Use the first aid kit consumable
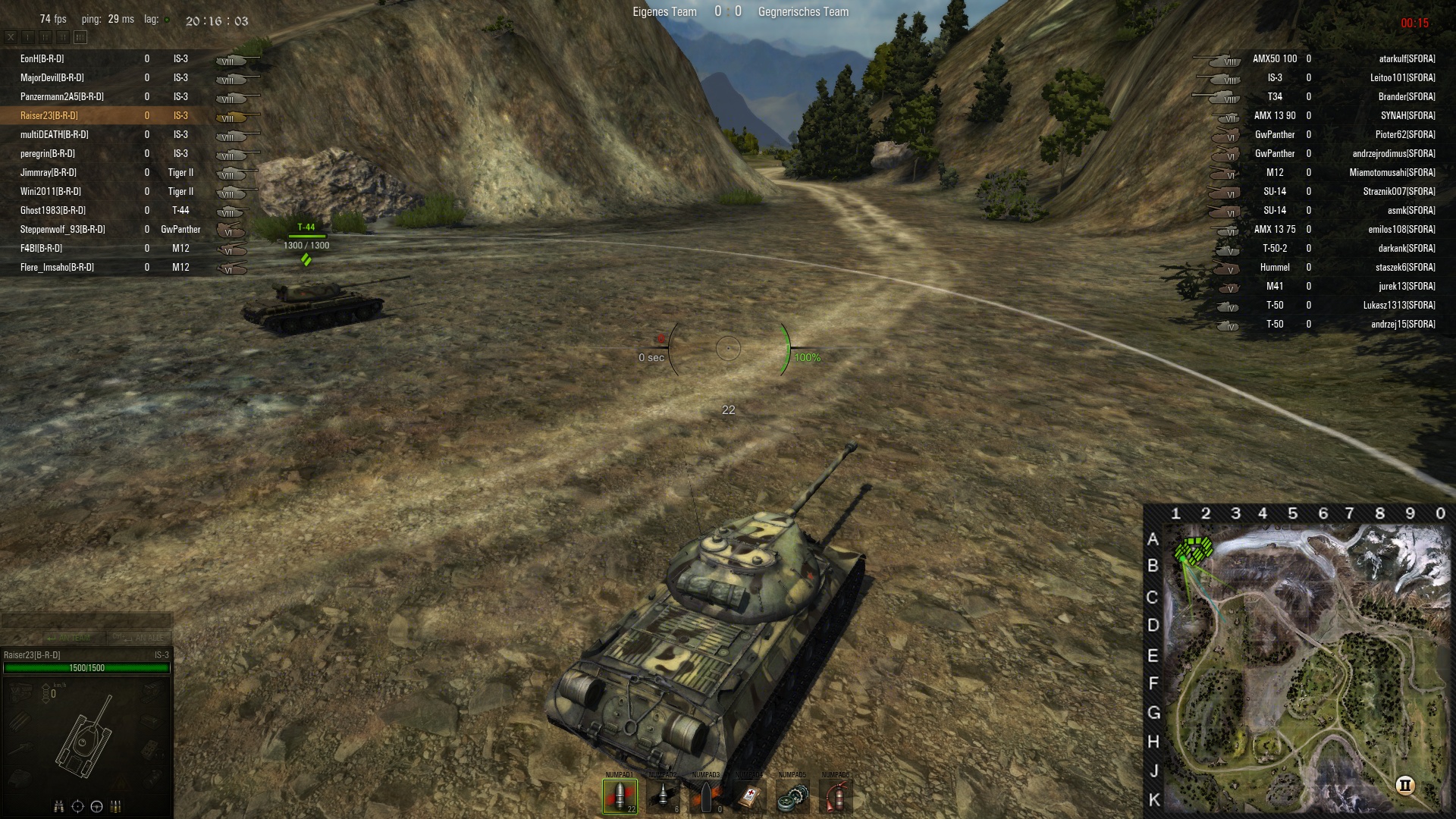This screenshot has width=1456, height=819. [749, 796]
